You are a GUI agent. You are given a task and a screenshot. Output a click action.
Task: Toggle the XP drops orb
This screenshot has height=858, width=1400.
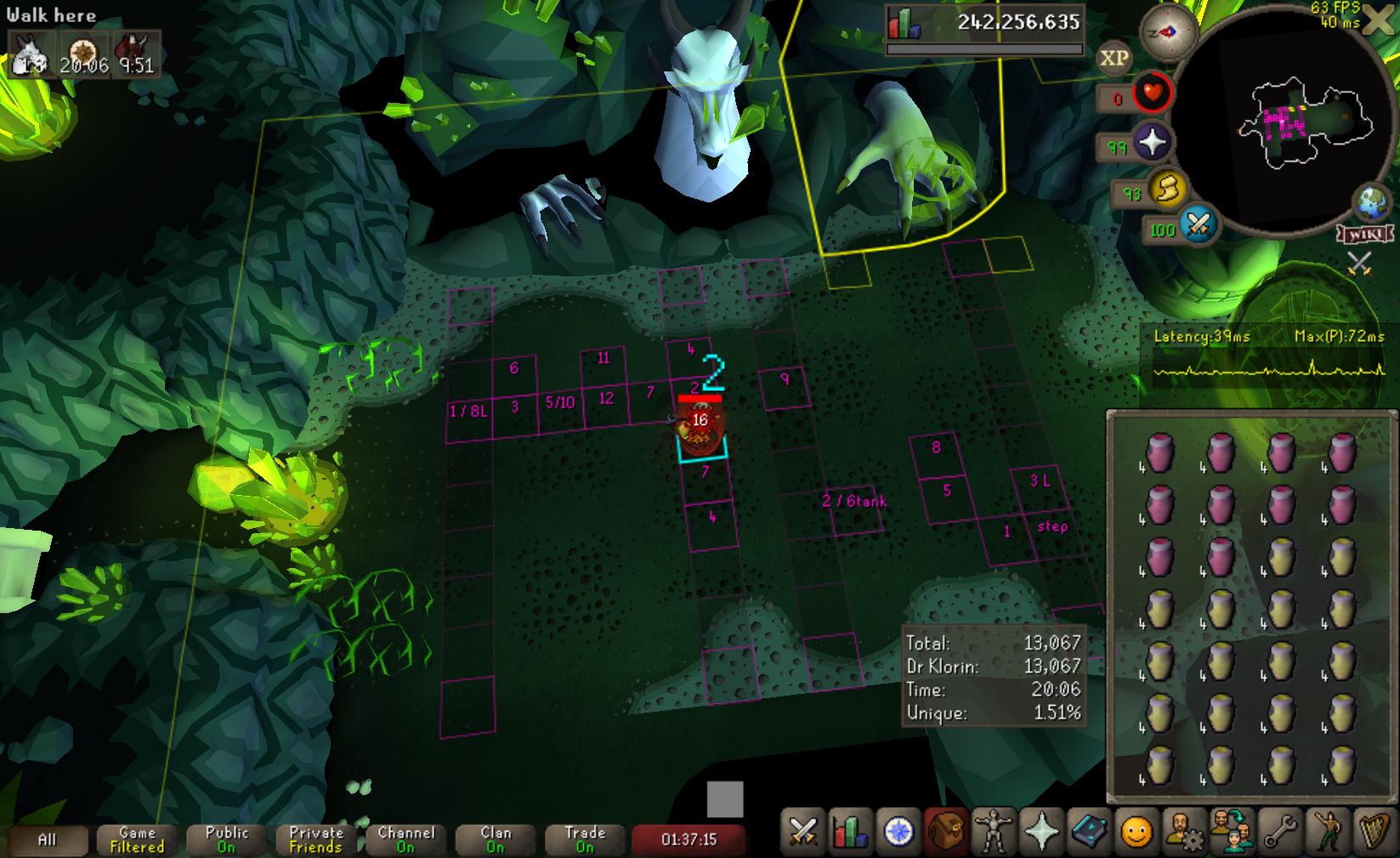click(1114, 59)
